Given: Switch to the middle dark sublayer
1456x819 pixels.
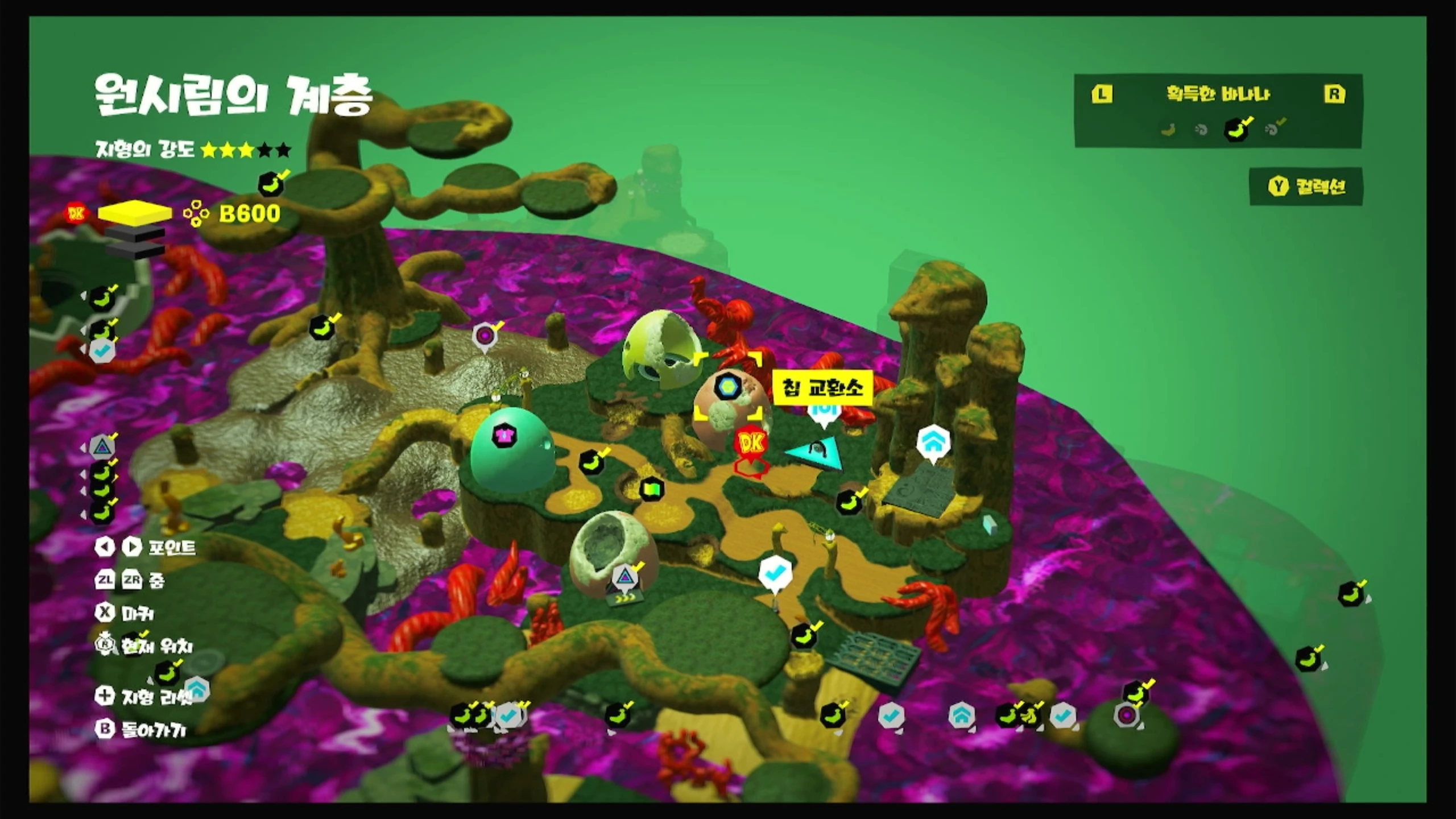Looking at the screenshot, I should [135, 233].
